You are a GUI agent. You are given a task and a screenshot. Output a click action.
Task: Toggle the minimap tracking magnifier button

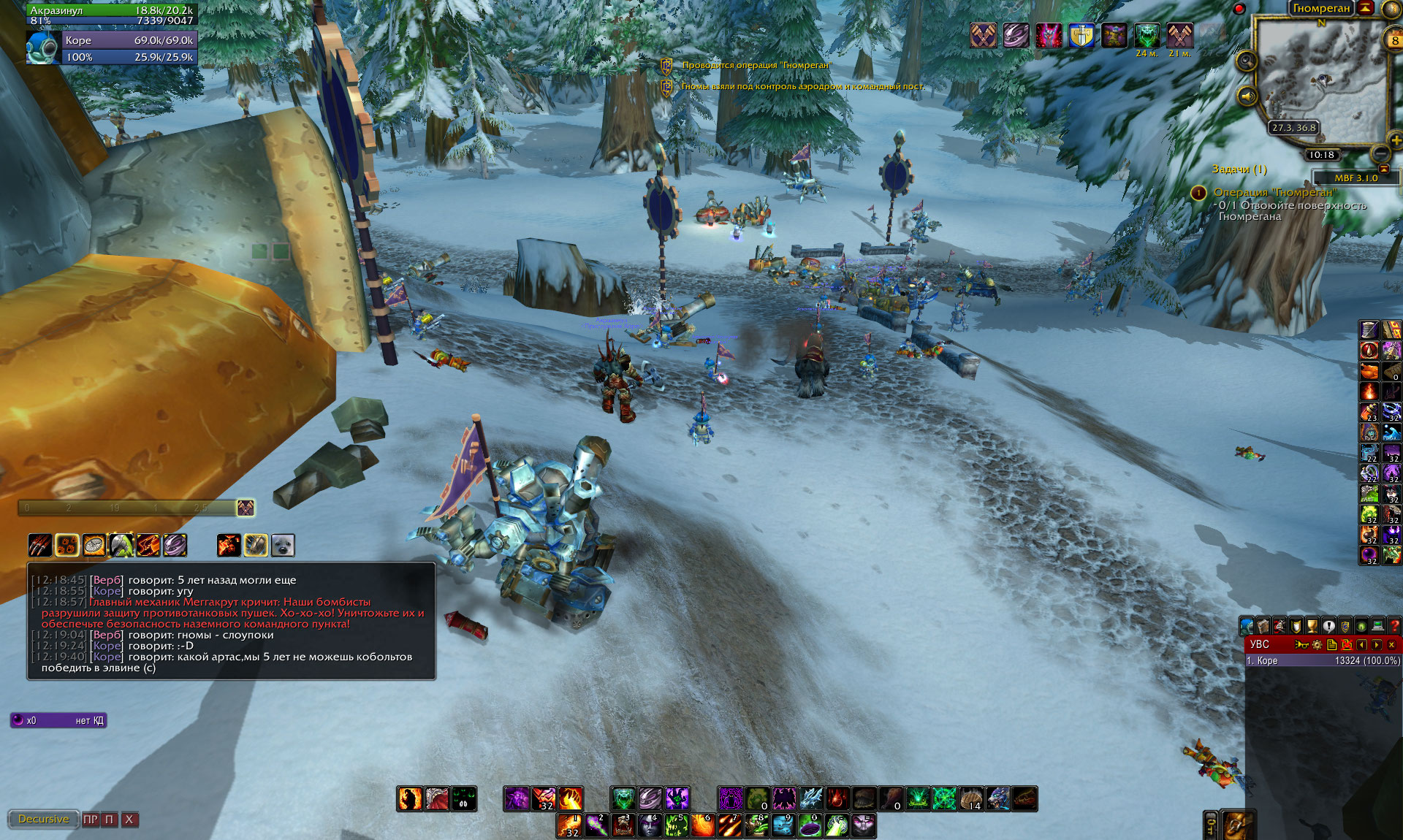[1246, 61]
